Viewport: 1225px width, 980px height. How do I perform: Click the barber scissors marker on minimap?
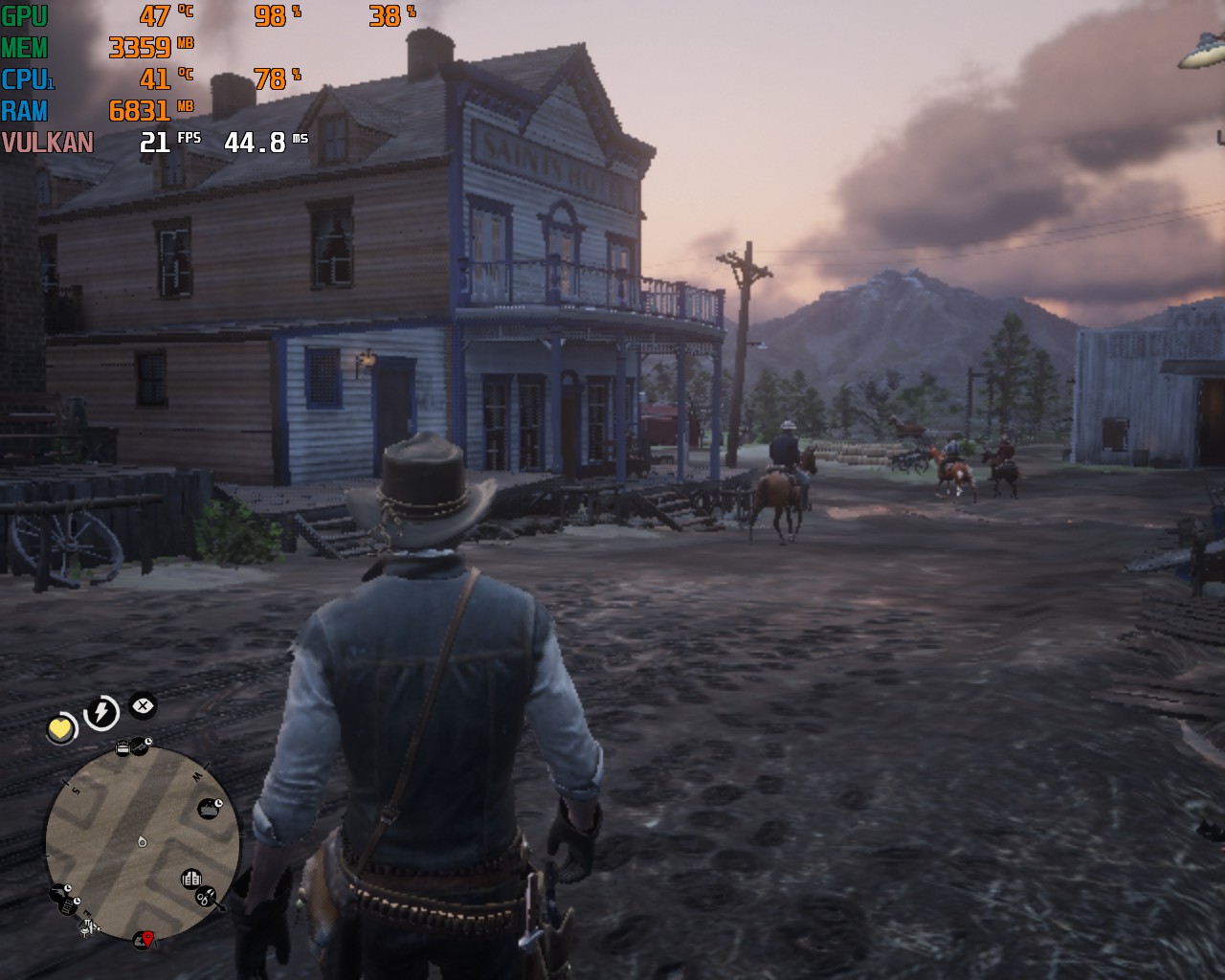point(207,897)
